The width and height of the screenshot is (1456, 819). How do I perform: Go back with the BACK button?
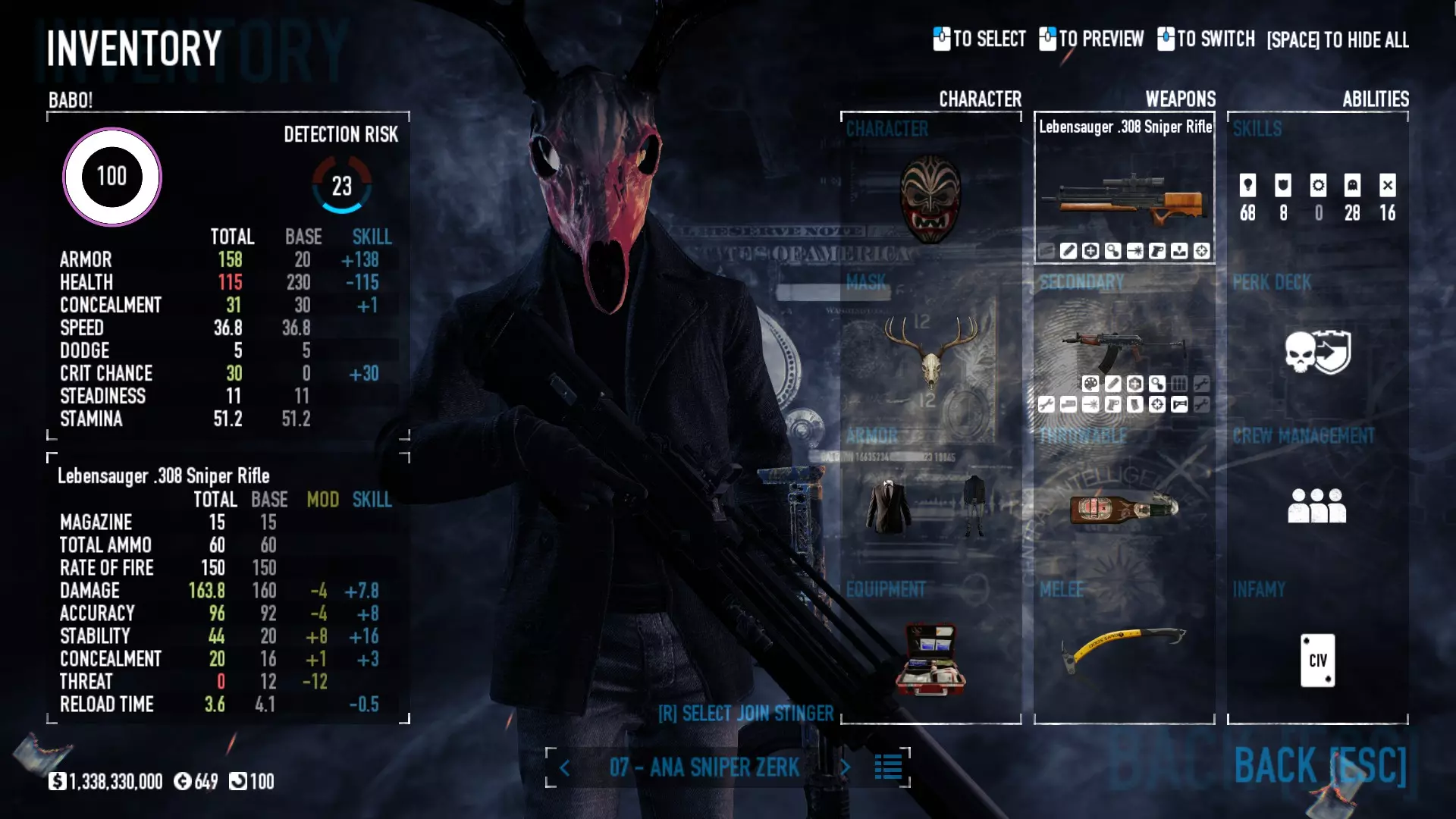click(1319, 765)
